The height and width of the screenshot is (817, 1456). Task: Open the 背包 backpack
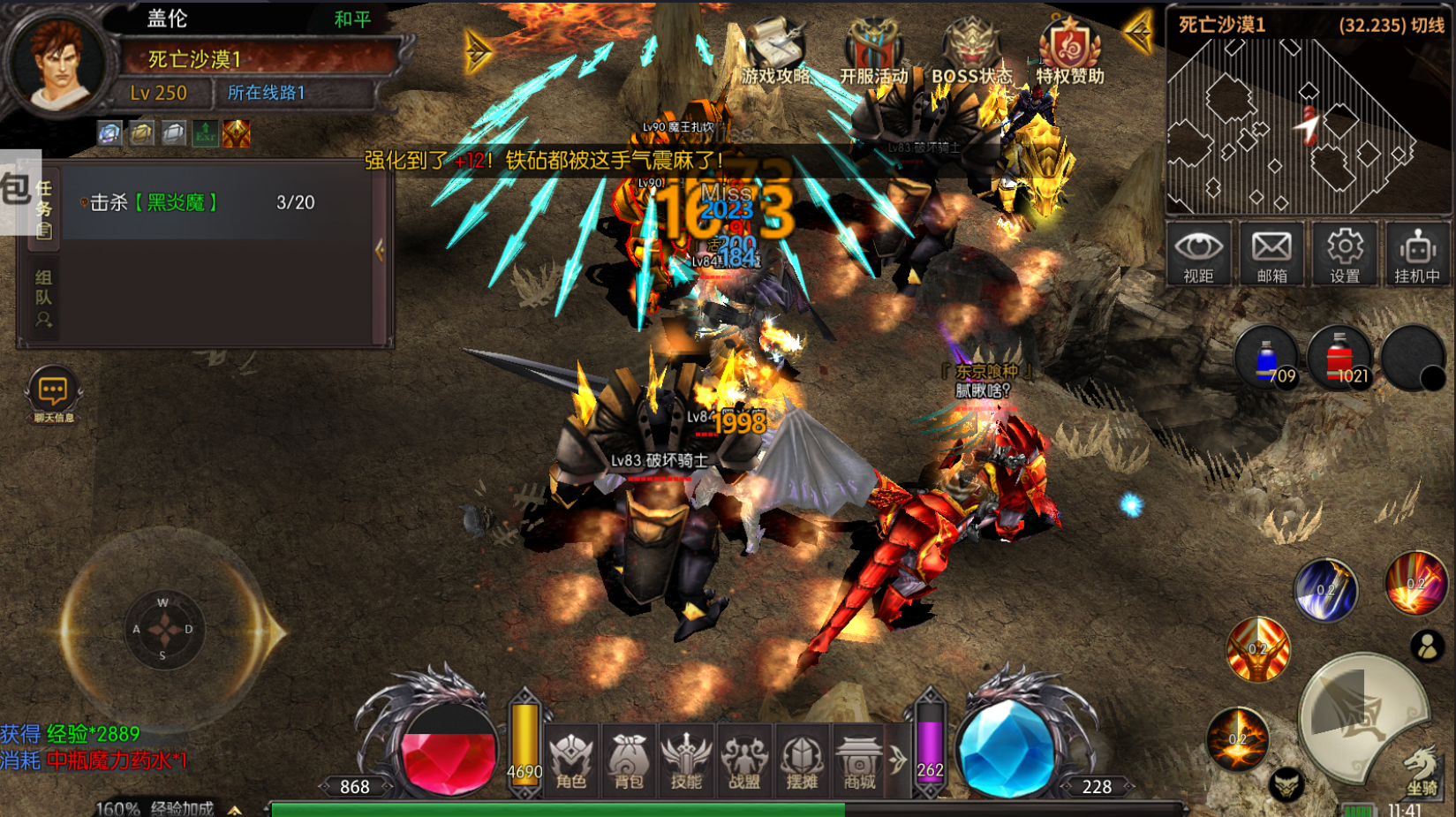(629, 760)
